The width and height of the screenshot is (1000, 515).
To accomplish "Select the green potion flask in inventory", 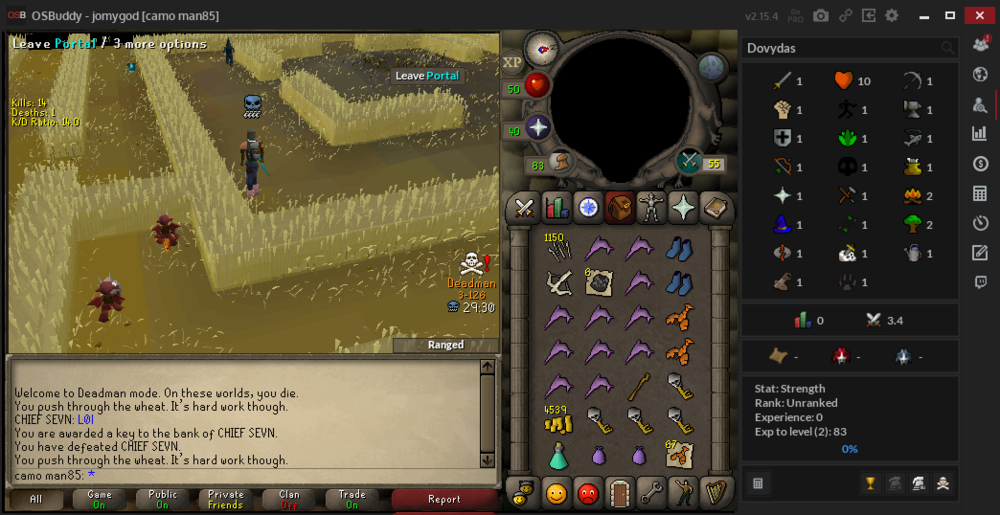I will (x=557, y=456).
